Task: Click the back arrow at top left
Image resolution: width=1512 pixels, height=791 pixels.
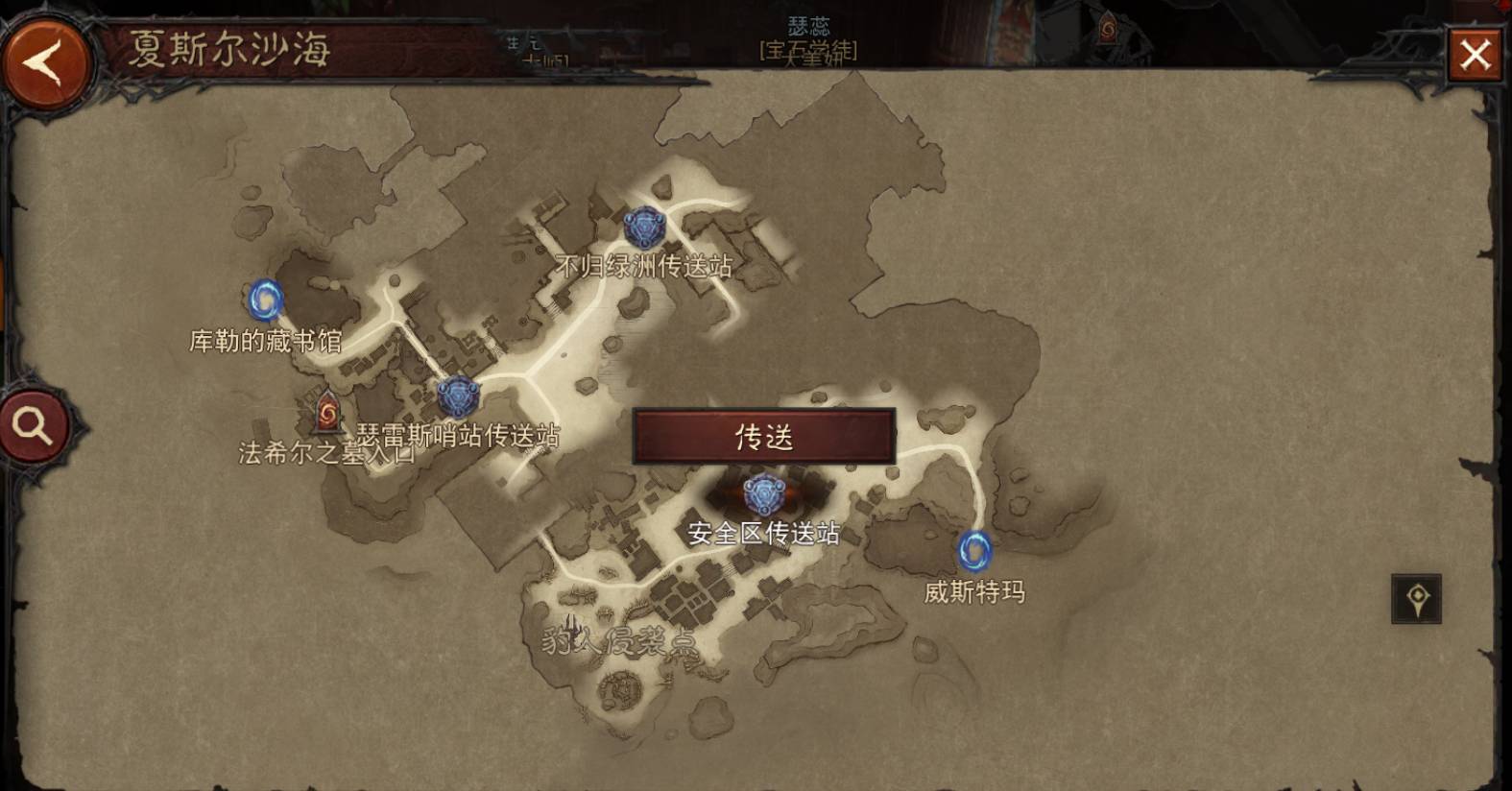Action: [x=50, y=58]
